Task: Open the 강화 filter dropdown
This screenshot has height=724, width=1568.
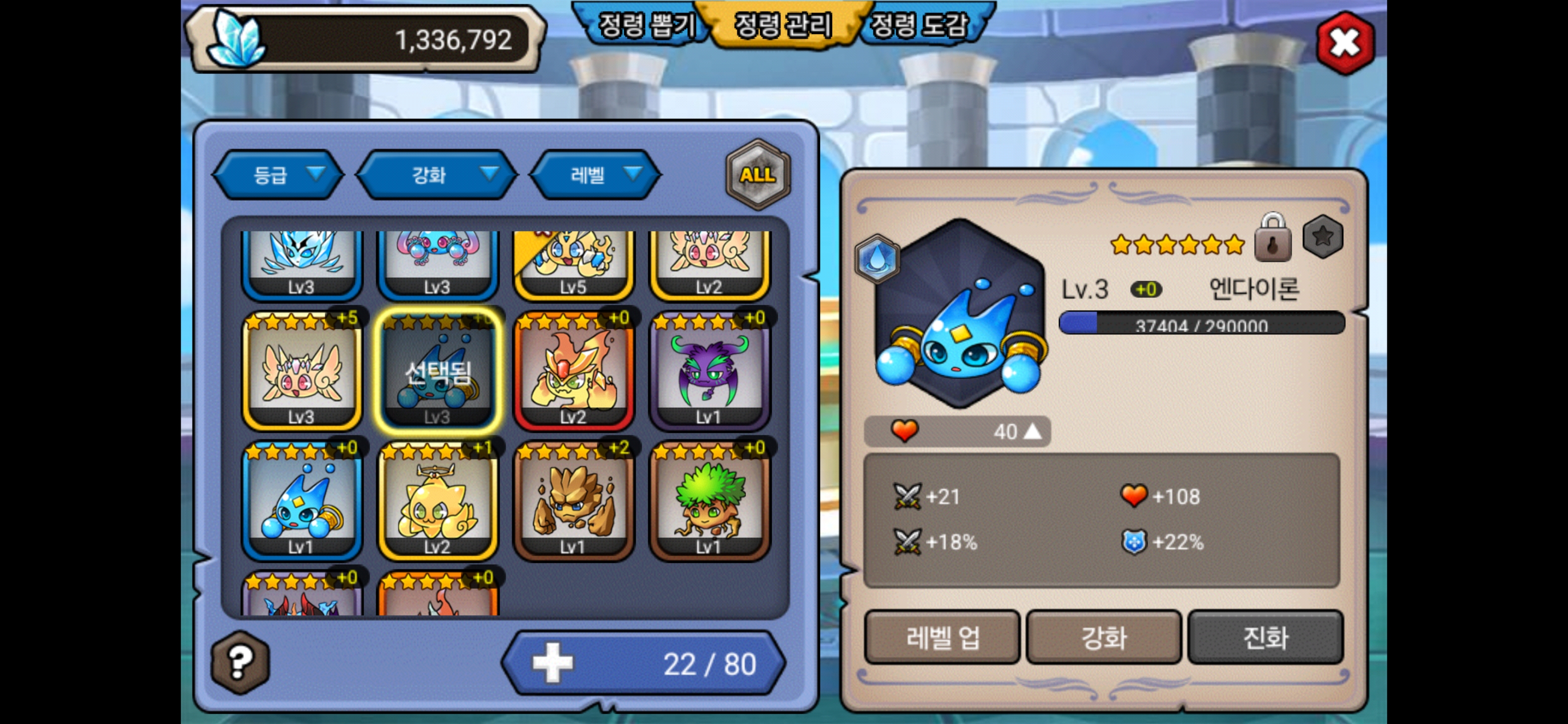Action: pos(436,175)
